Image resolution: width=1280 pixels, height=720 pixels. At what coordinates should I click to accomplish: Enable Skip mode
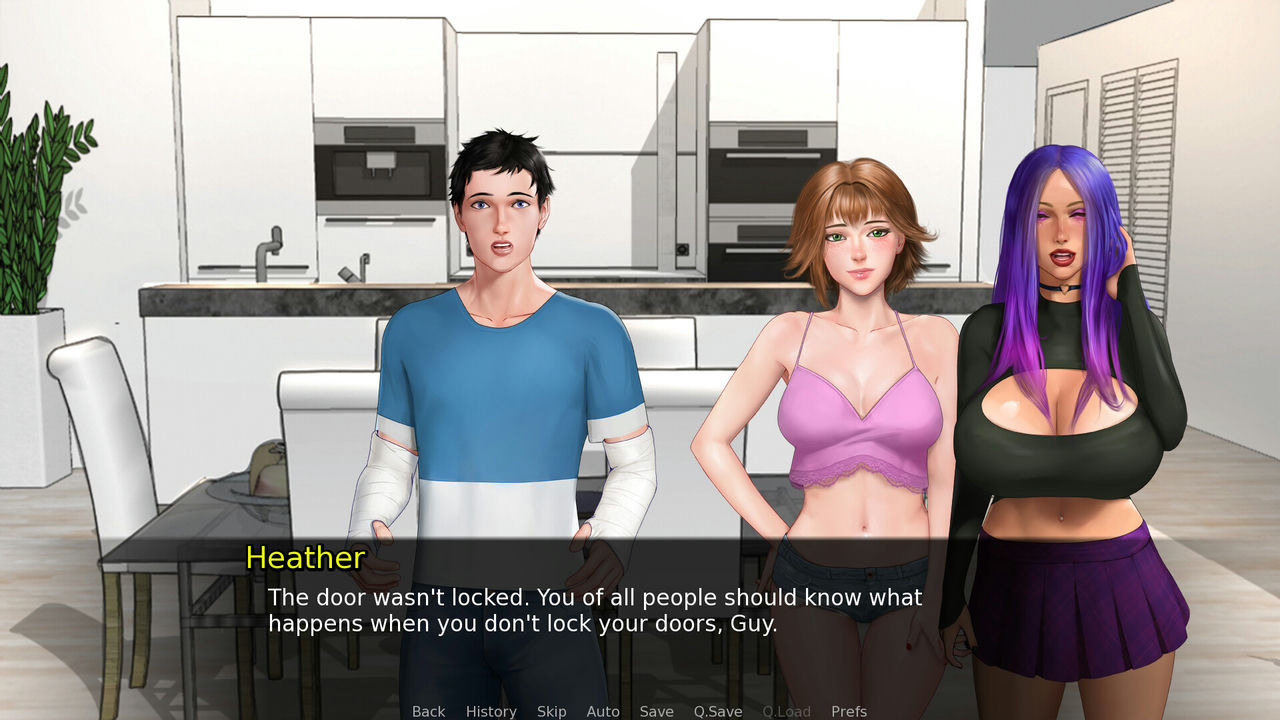click(x=551, y=711)
